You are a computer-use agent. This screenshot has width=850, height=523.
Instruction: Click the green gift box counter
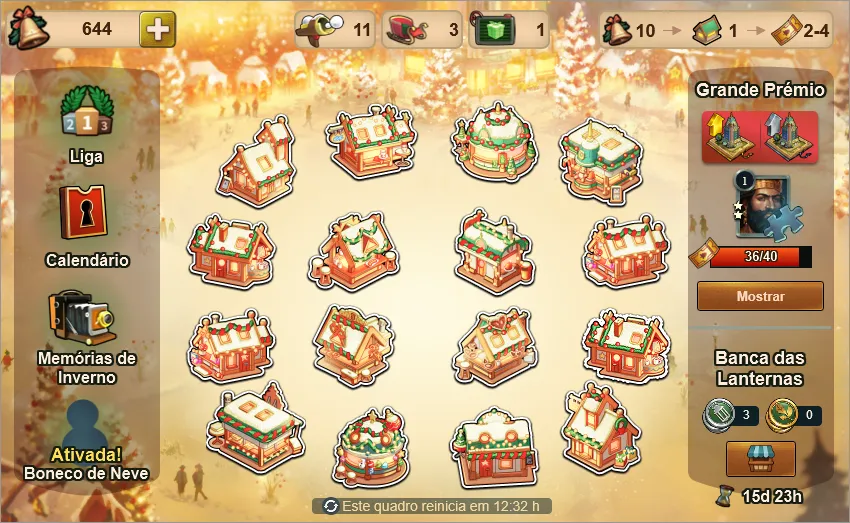[508, 30]
